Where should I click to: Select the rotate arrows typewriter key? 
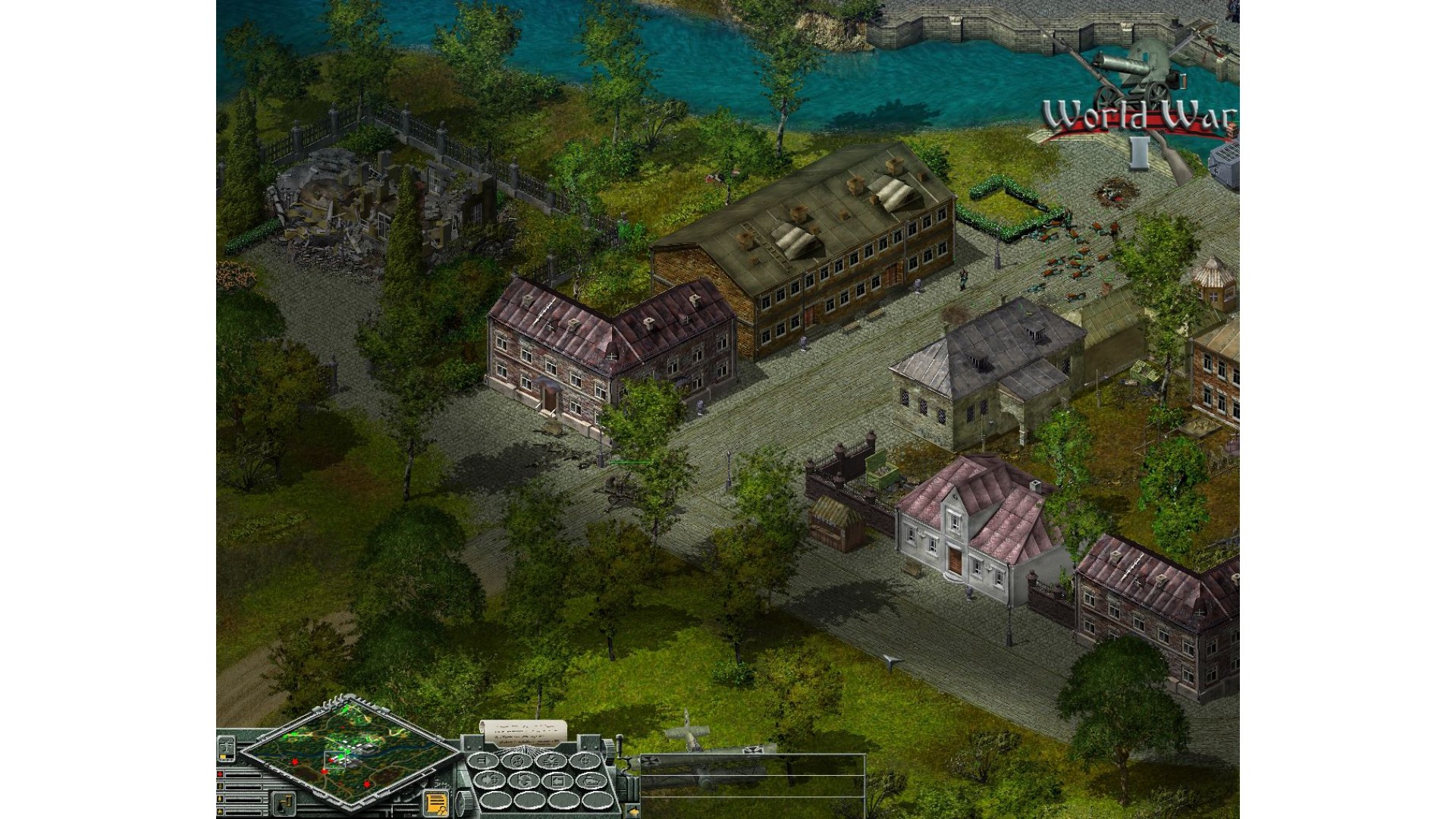522,780
